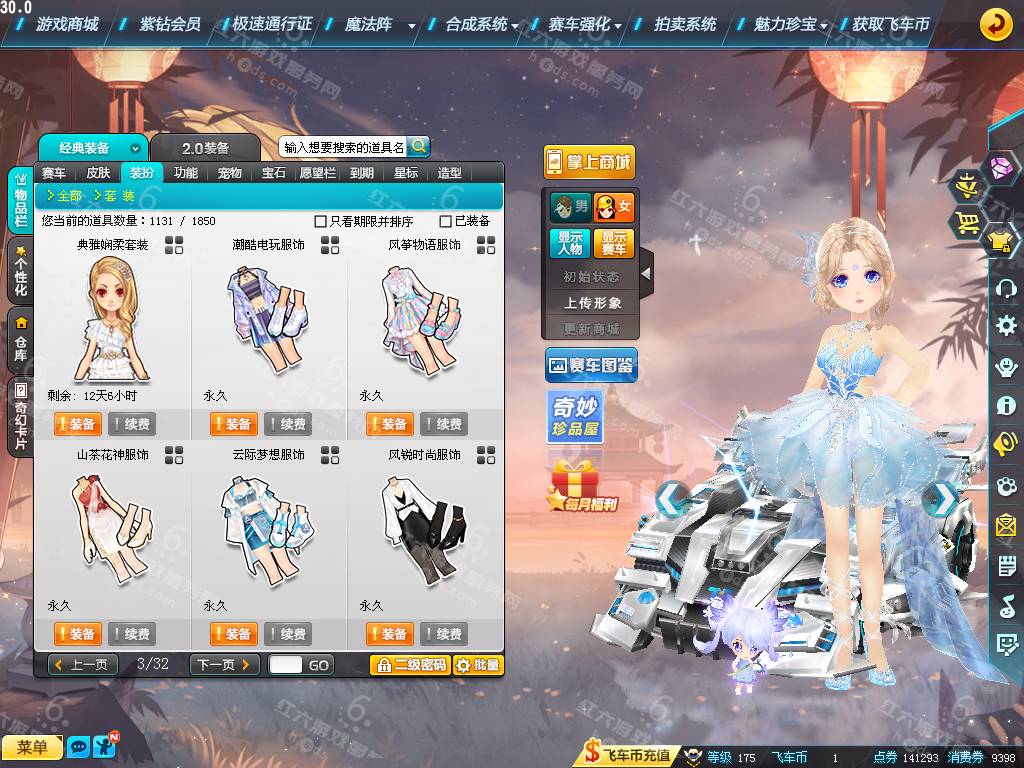Enable 只看期限并排序 sort checkbox
Screen dimensions: 1024x768
(321, 221)
